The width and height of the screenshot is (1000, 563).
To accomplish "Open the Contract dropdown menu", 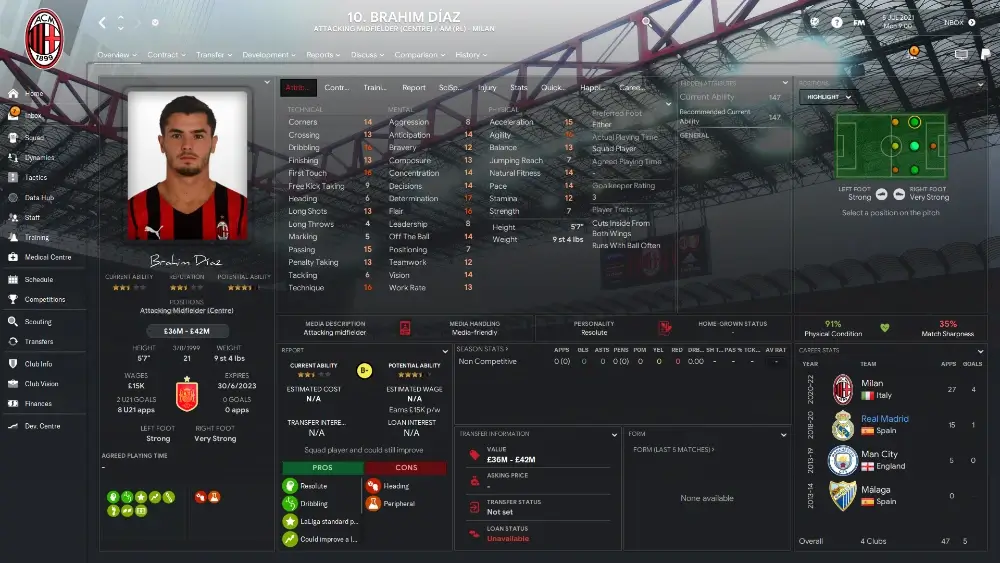I will tap(165, 55).
